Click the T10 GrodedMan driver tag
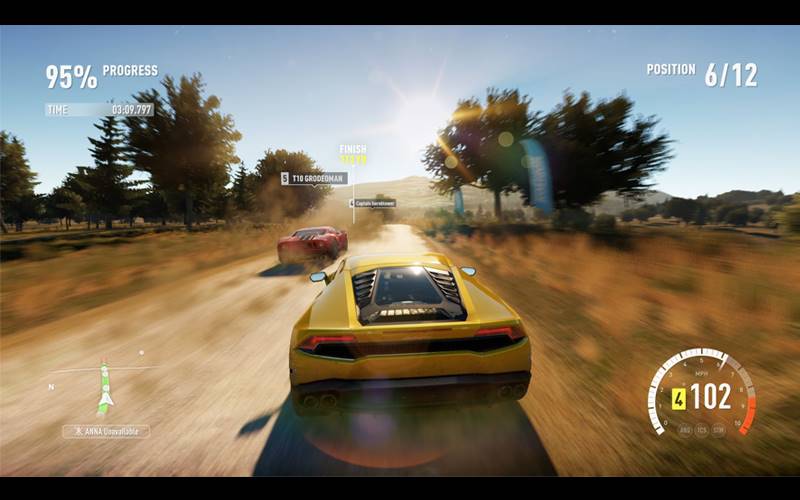The image size is (800, 500). coord(314,179)
